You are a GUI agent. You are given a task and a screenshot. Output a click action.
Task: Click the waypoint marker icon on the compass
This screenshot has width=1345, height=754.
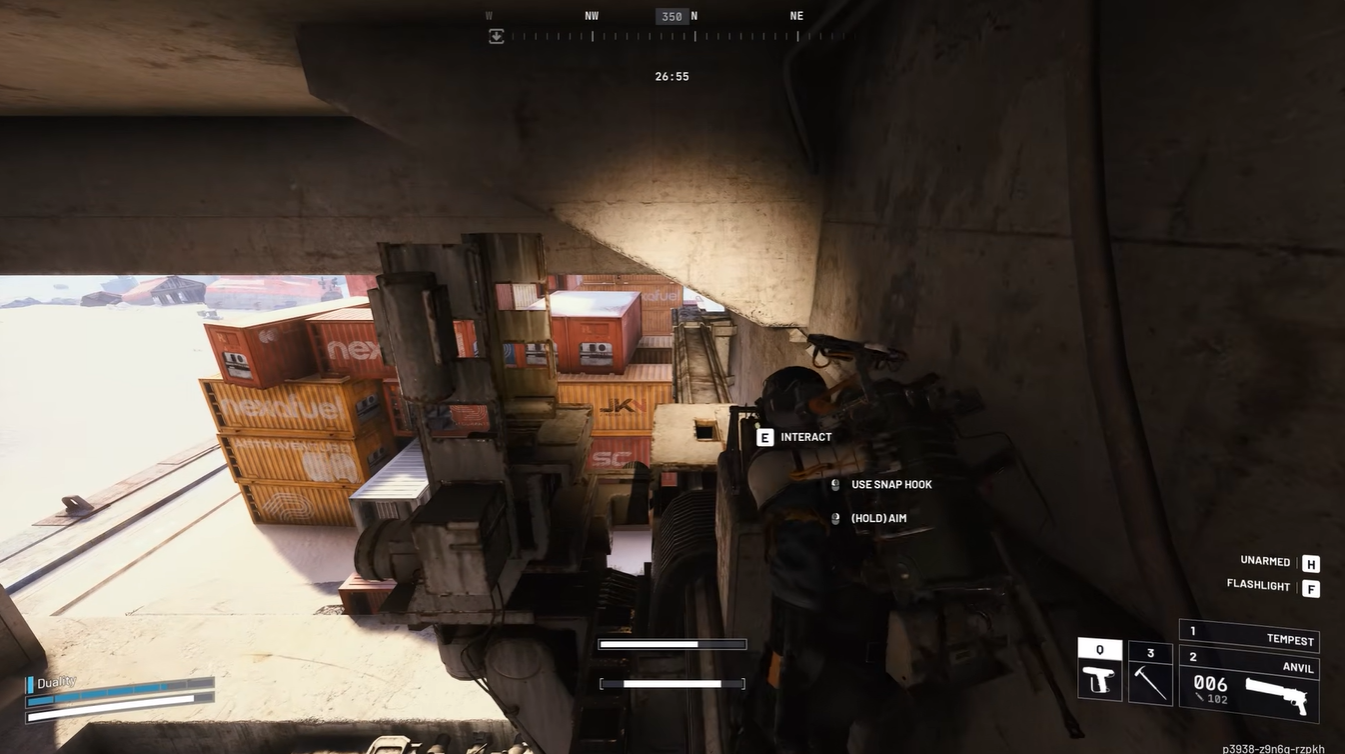[497, 37]
